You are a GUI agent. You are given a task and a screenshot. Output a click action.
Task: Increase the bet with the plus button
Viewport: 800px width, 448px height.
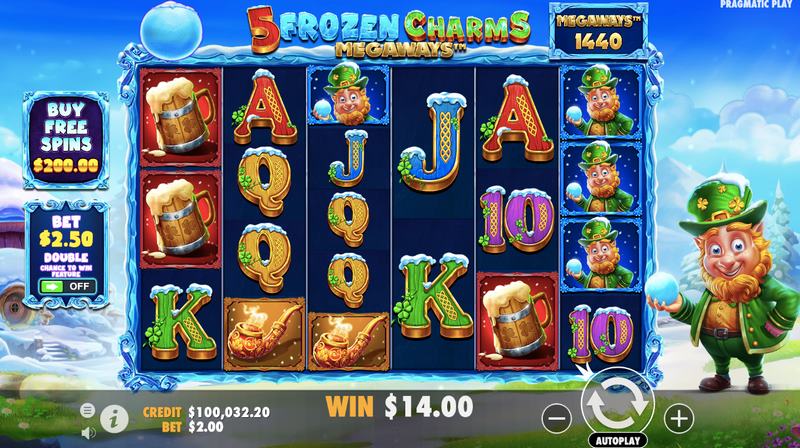click(x=679, y=415)
